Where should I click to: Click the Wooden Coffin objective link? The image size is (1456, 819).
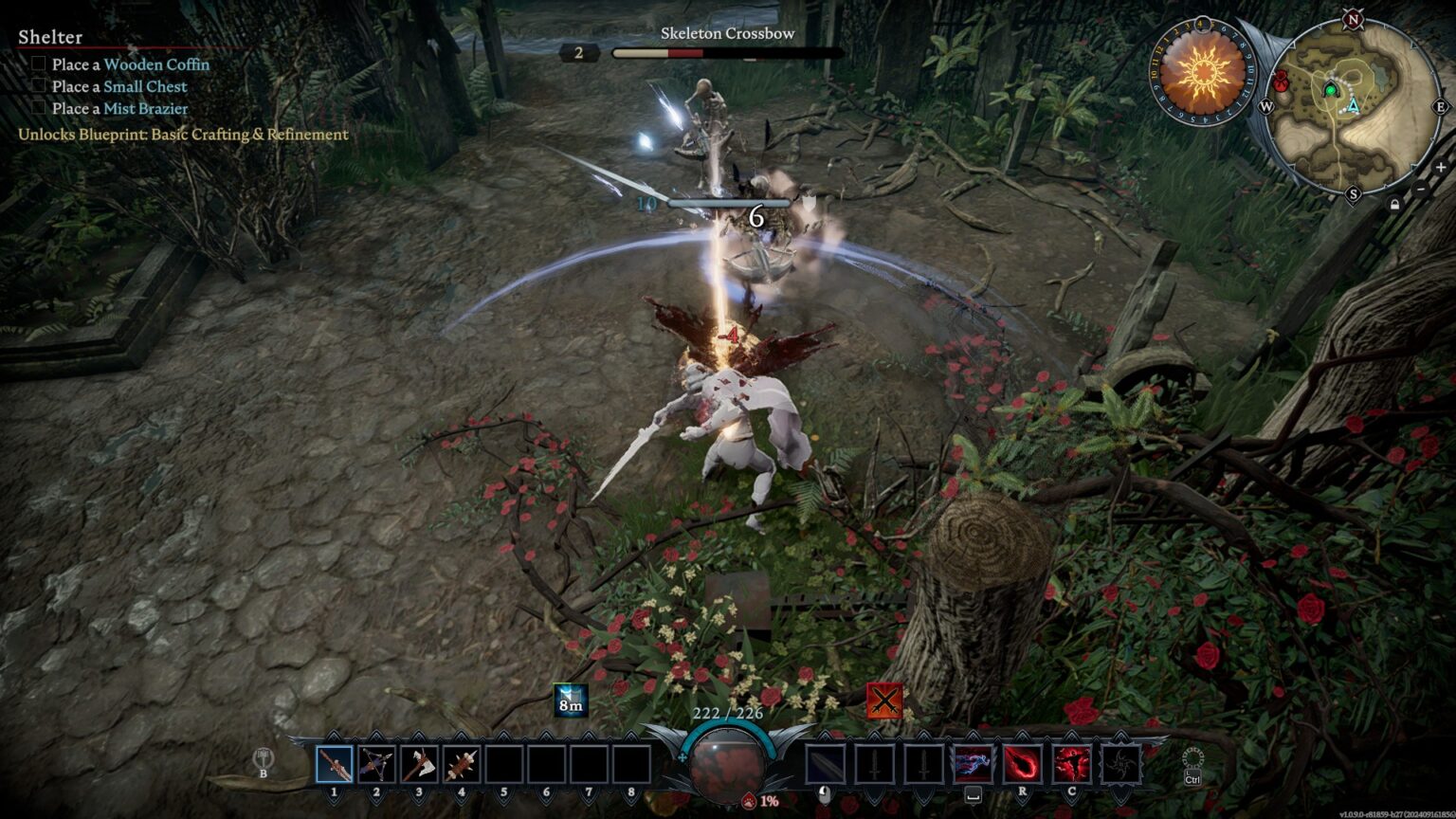(x=156, y=64)
